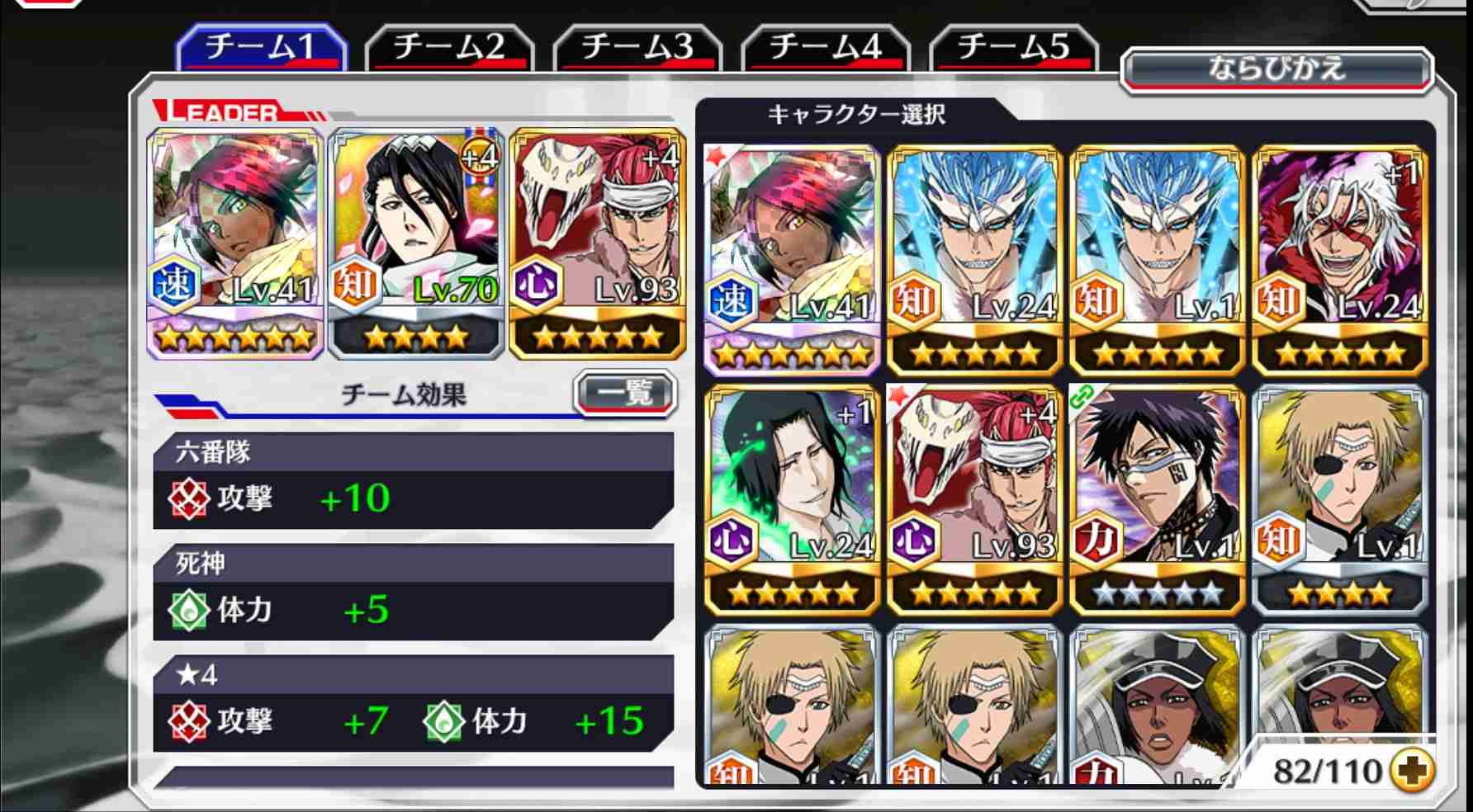Screen dimensions: 1473x812
Task: Select the silver-star Hisagi character card
Action: coord(1157,499)
